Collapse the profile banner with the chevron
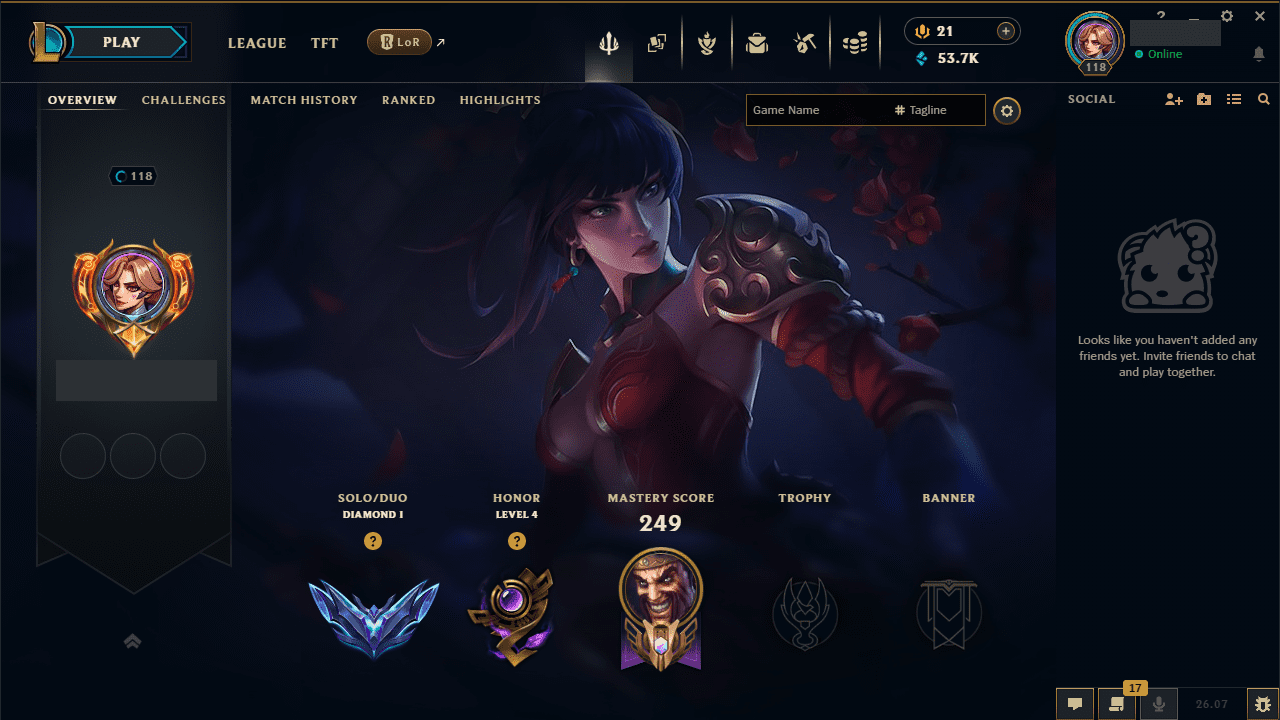 pyautogui.click(x=133, y=641)
